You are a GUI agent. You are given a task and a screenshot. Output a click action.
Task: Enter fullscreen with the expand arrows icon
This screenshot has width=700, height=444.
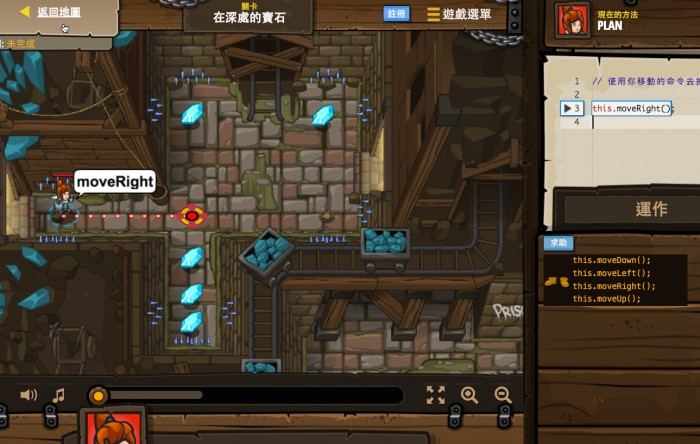[435, 395]
